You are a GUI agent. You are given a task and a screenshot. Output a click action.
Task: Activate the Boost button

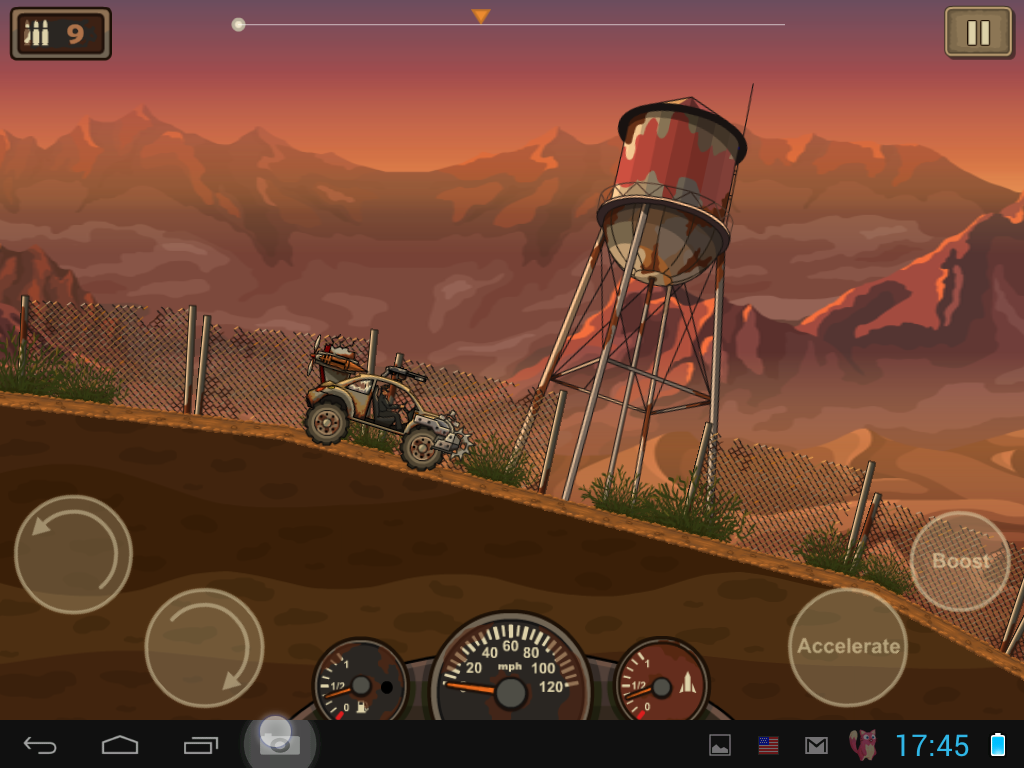(x=960, y=561)
